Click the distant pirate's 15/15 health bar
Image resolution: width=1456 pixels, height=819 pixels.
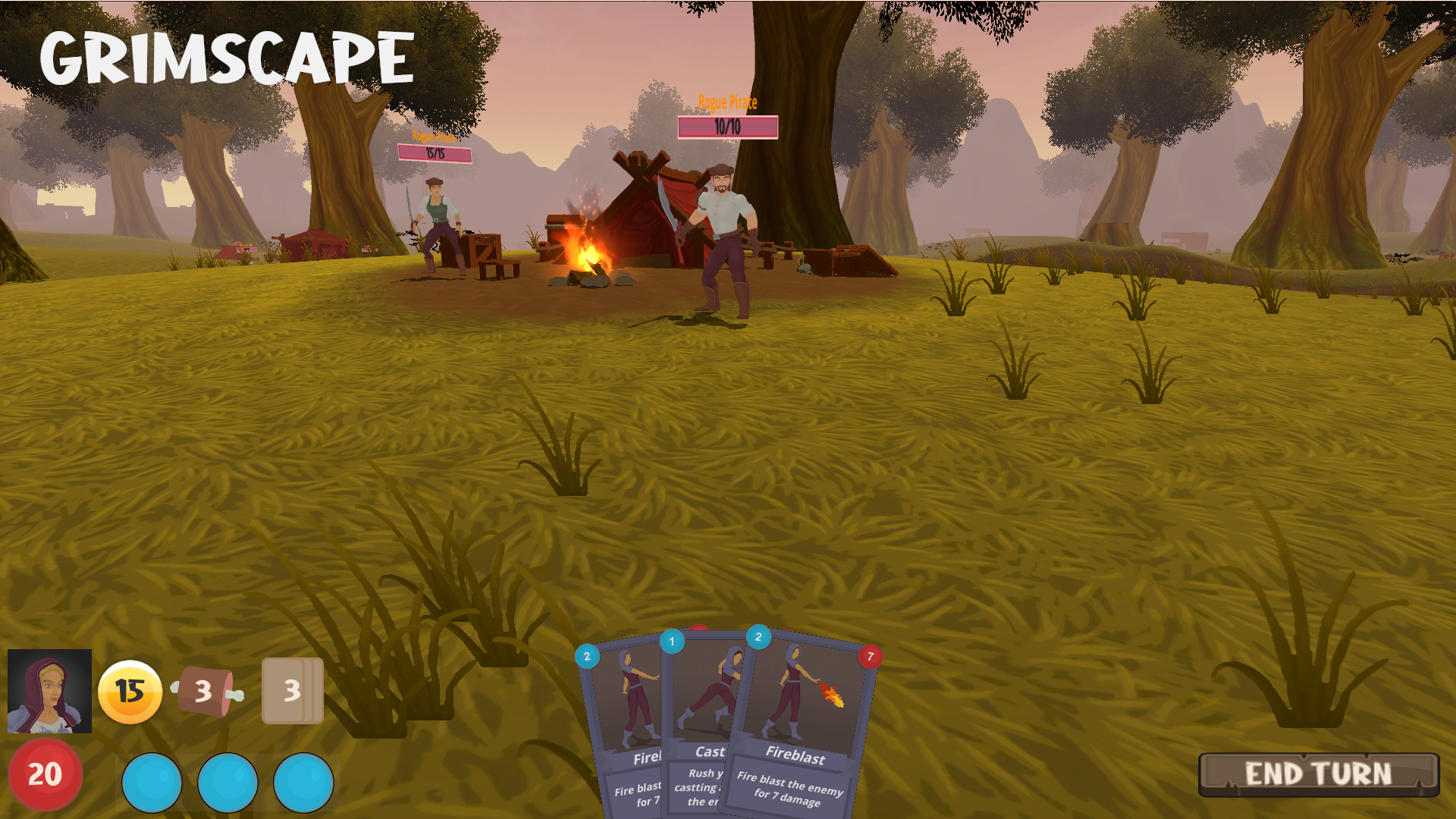(436, 152)
